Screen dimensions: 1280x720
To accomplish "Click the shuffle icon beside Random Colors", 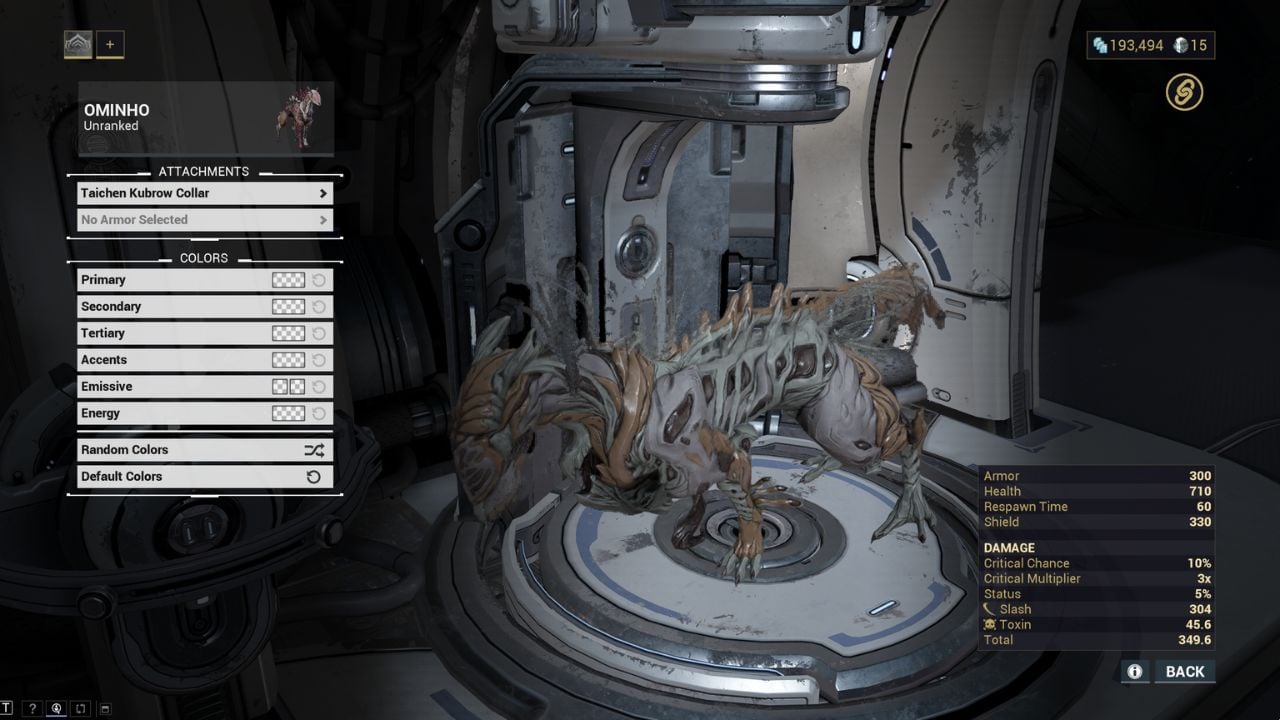I will coord(316,449).
